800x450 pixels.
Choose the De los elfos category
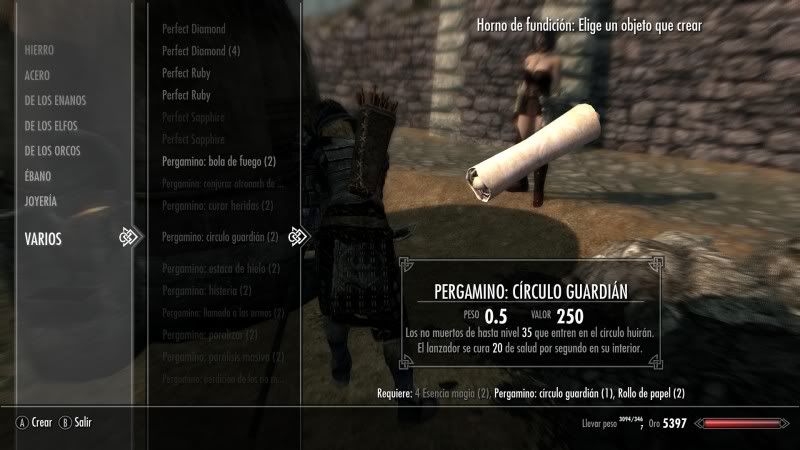51,126
